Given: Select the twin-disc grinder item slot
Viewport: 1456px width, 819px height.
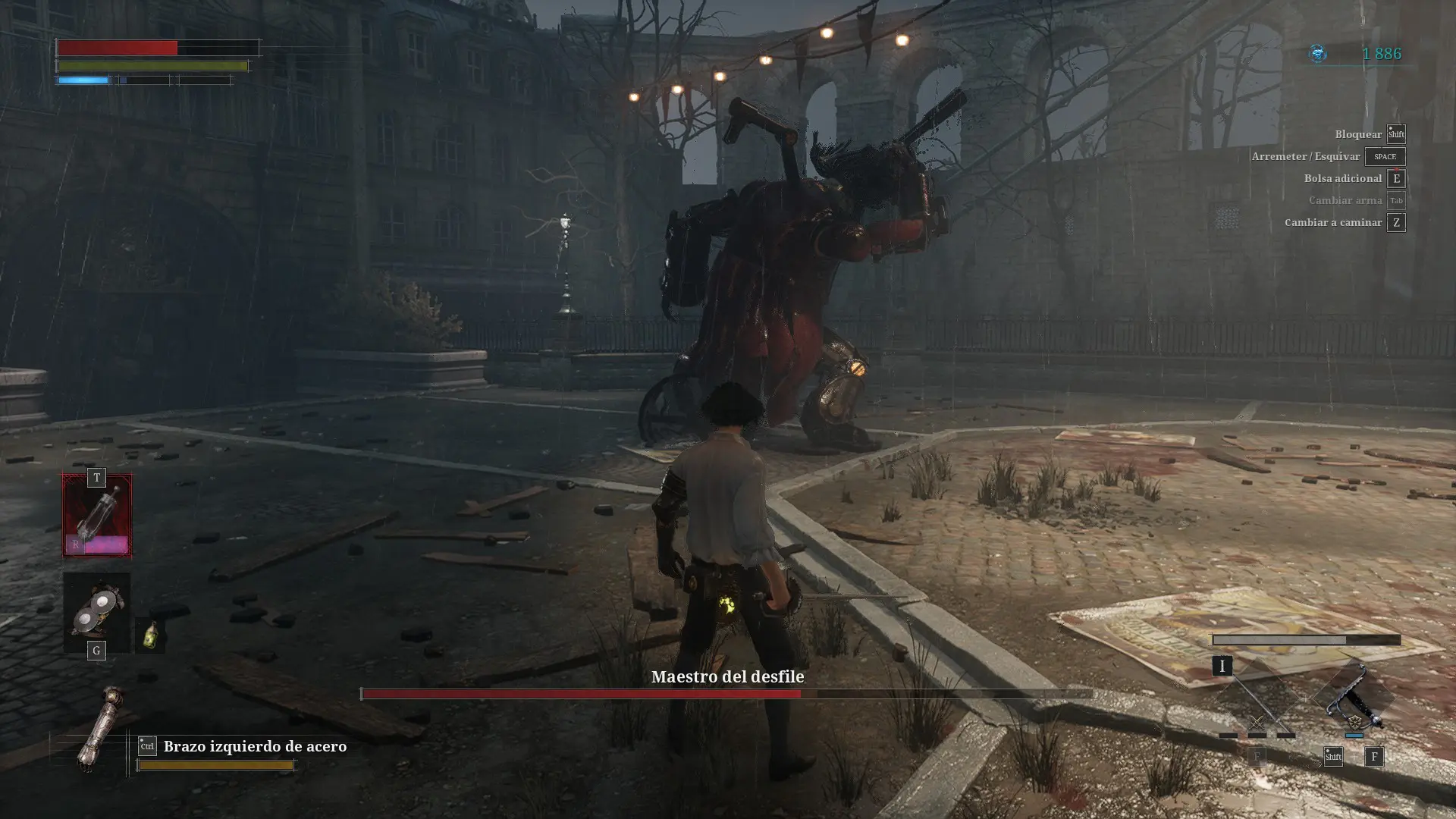Looking at the screenshot, I should [x=96, y=610].
